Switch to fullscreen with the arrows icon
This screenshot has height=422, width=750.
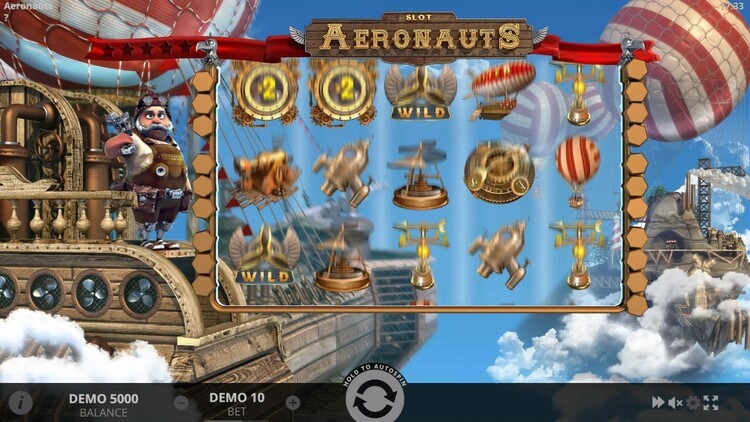coord(711,402)
